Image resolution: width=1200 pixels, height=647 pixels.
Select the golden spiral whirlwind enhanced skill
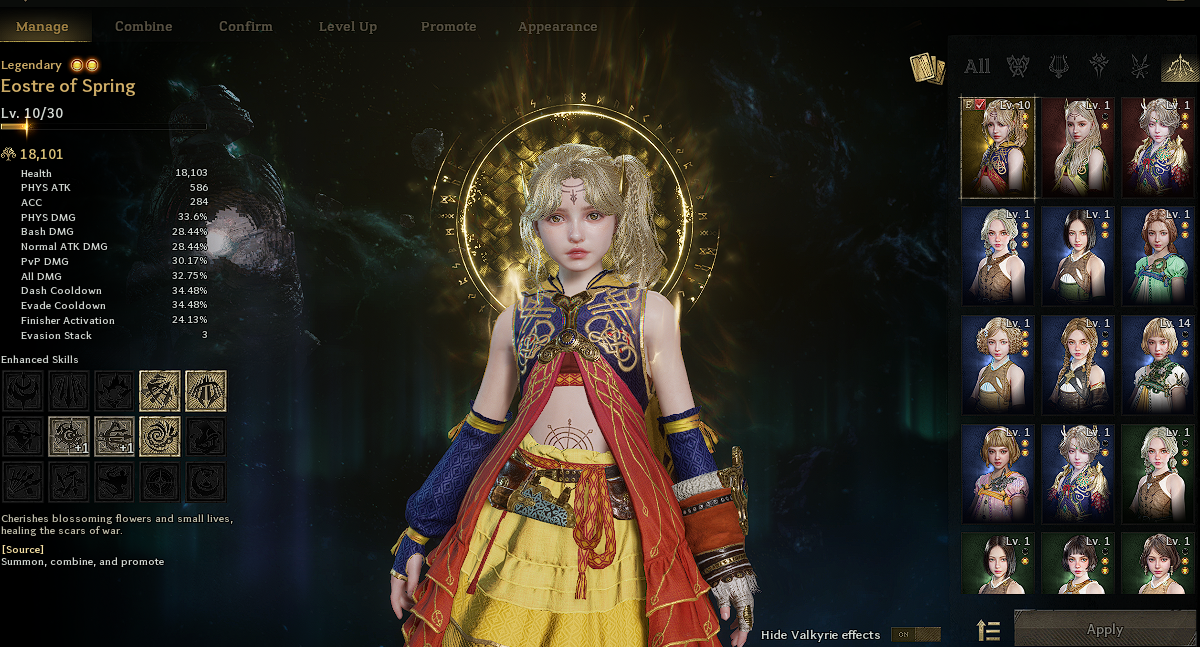tap(160, 436)
